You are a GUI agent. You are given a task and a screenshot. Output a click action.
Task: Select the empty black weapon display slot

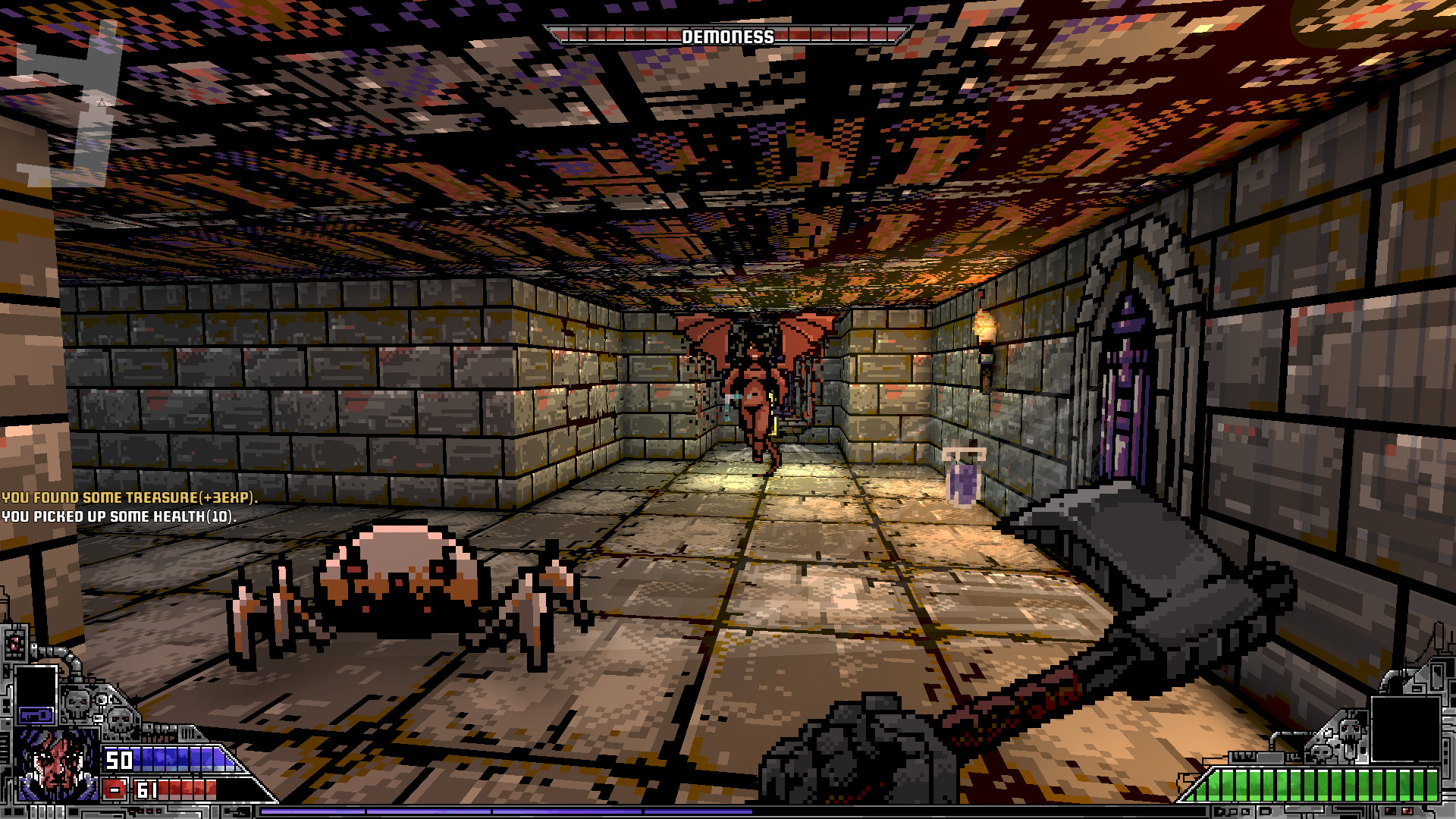1404,728
